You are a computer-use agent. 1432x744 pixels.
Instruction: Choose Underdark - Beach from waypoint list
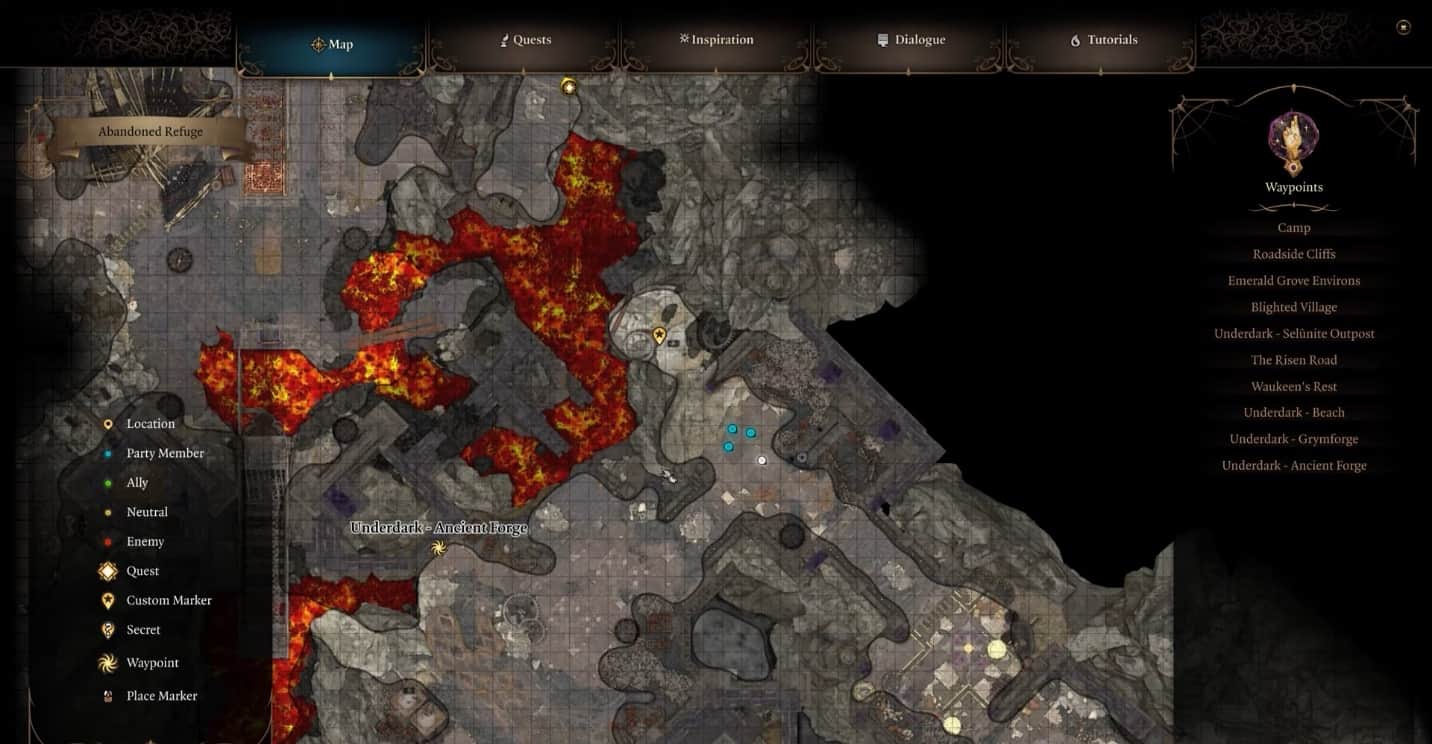[1293, 413]
